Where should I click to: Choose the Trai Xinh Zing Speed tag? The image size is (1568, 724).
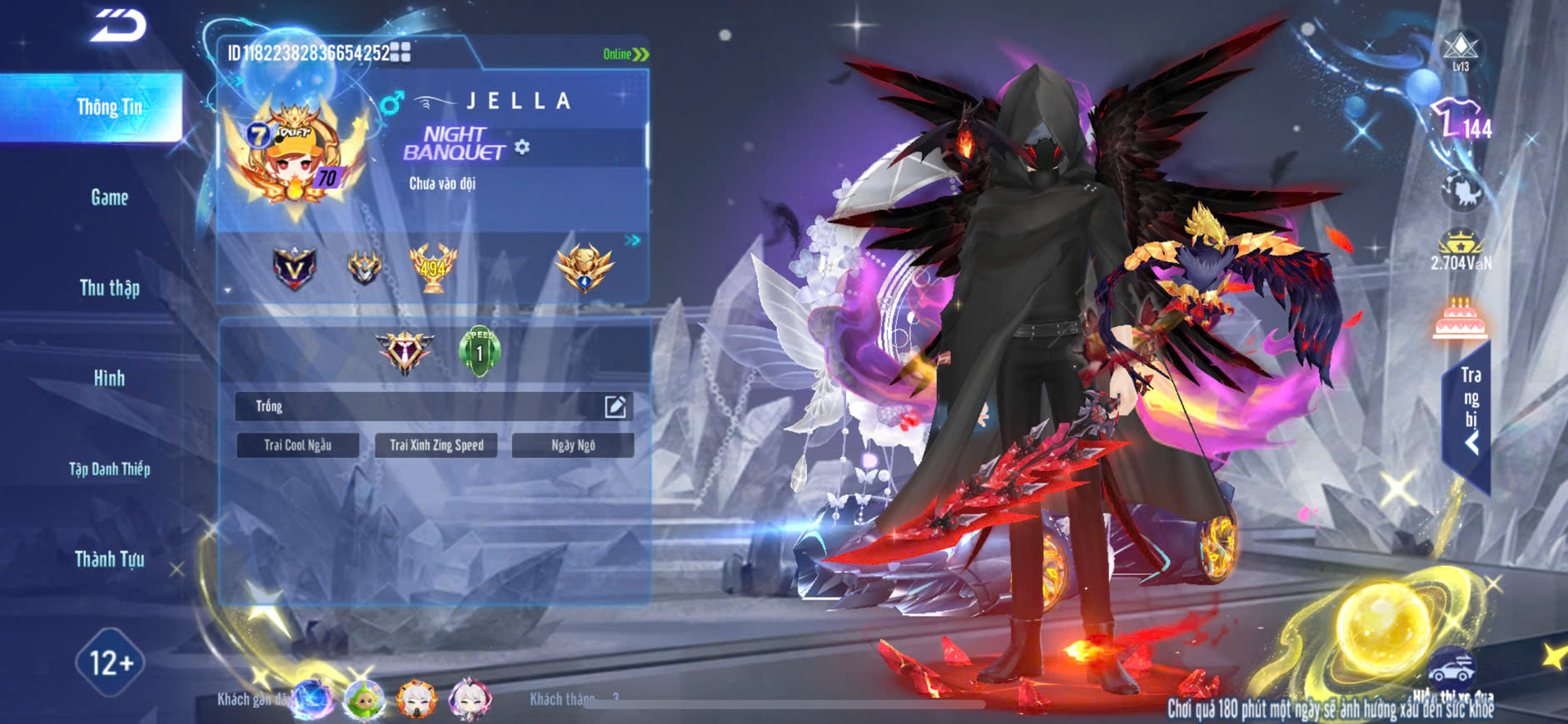point(436,445)
